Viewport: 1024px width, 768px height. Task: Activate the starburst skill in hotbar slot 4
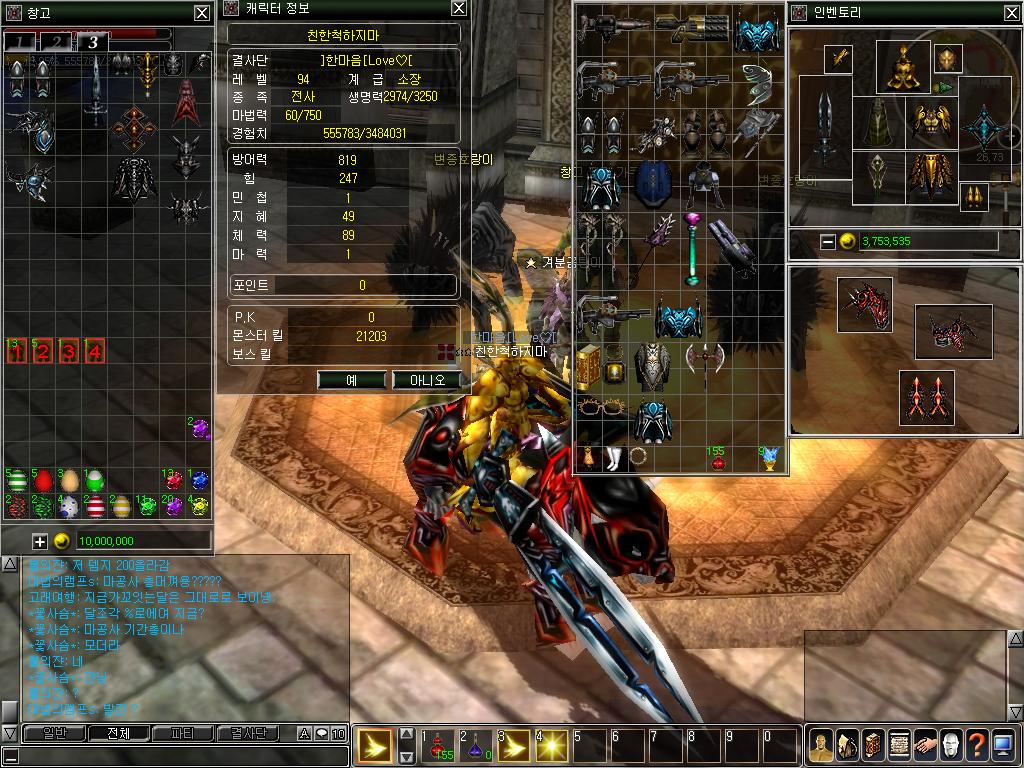point(552,746)
